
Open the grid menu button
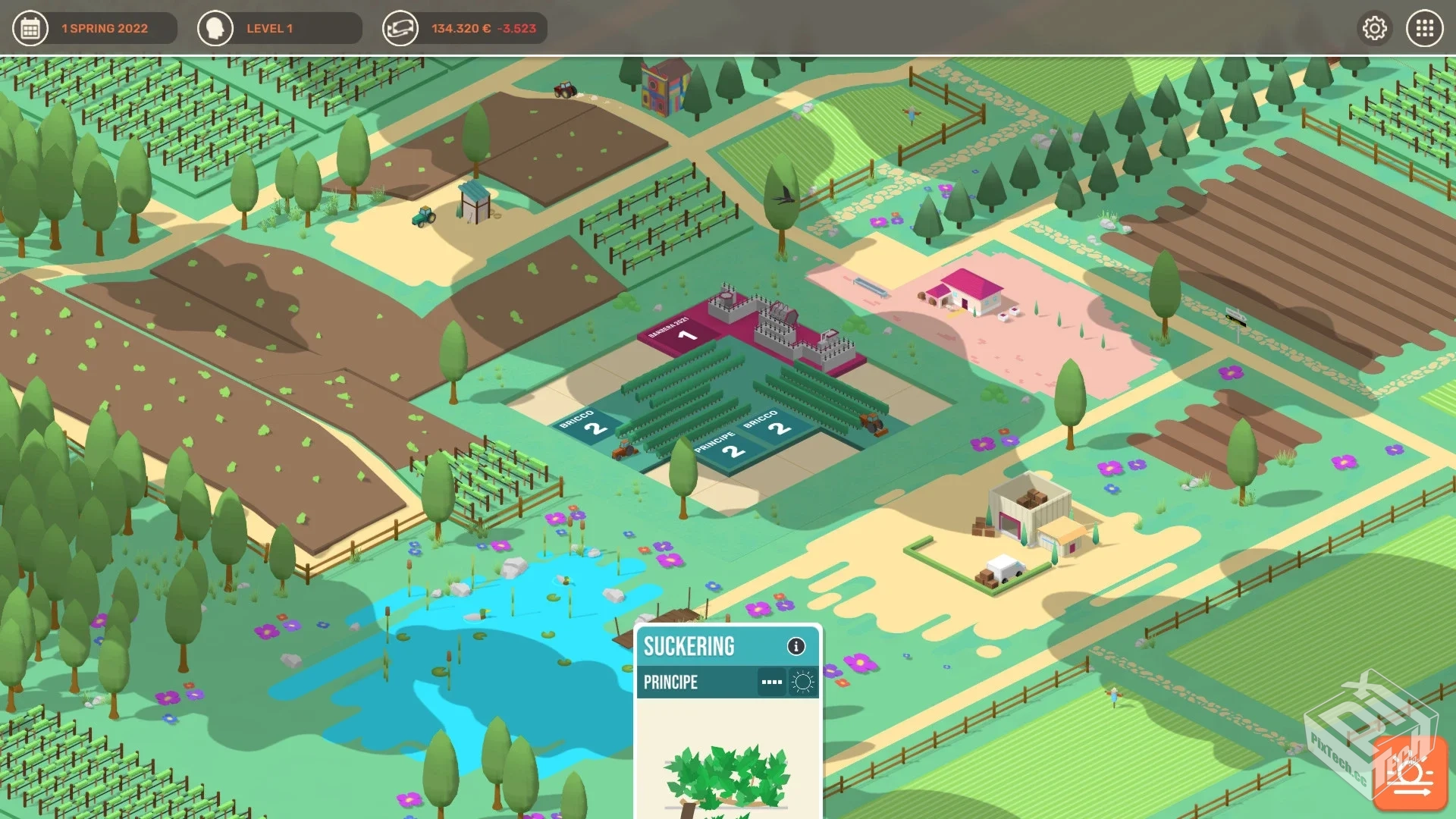(1424, 29)
